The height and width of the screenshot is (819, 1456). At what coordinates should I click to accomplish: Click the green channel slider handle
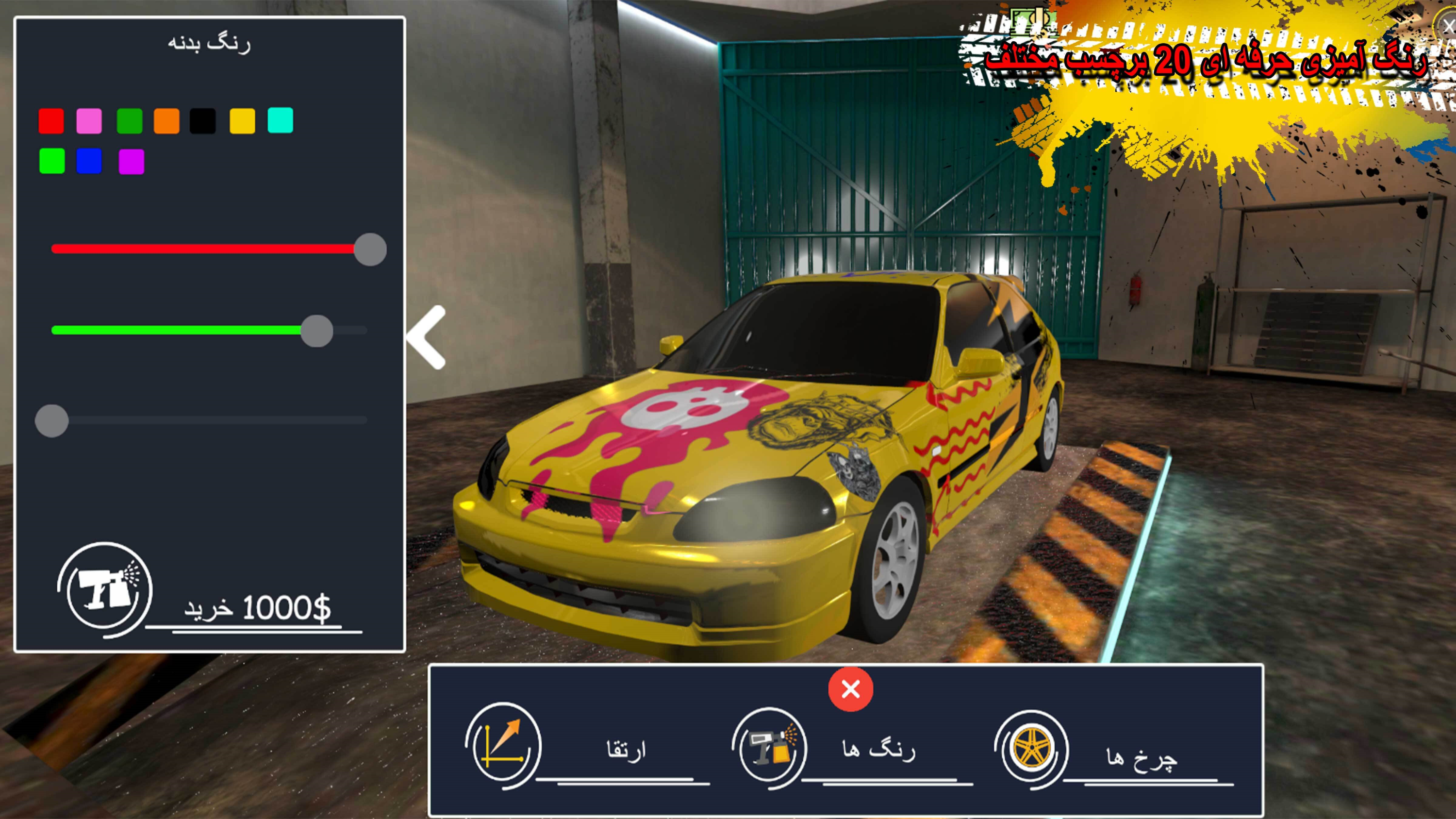316,331
